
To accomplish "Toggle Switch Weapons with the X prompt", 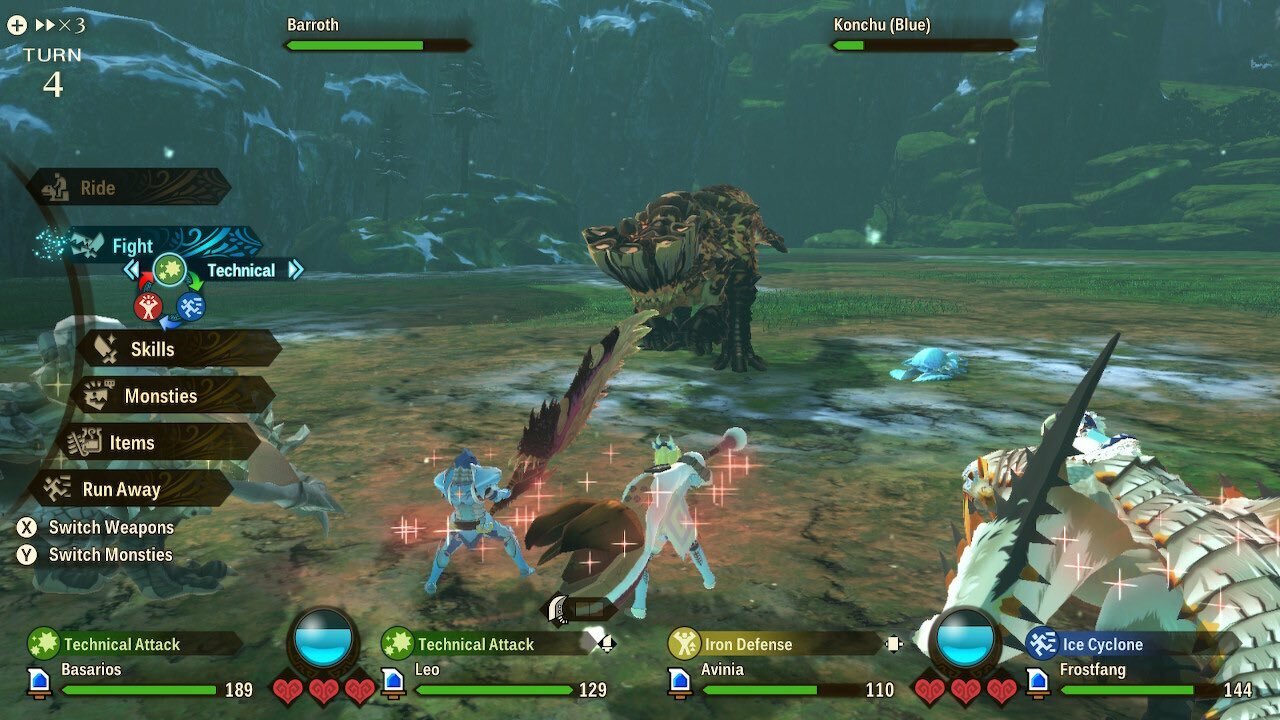I will (26, 528).
